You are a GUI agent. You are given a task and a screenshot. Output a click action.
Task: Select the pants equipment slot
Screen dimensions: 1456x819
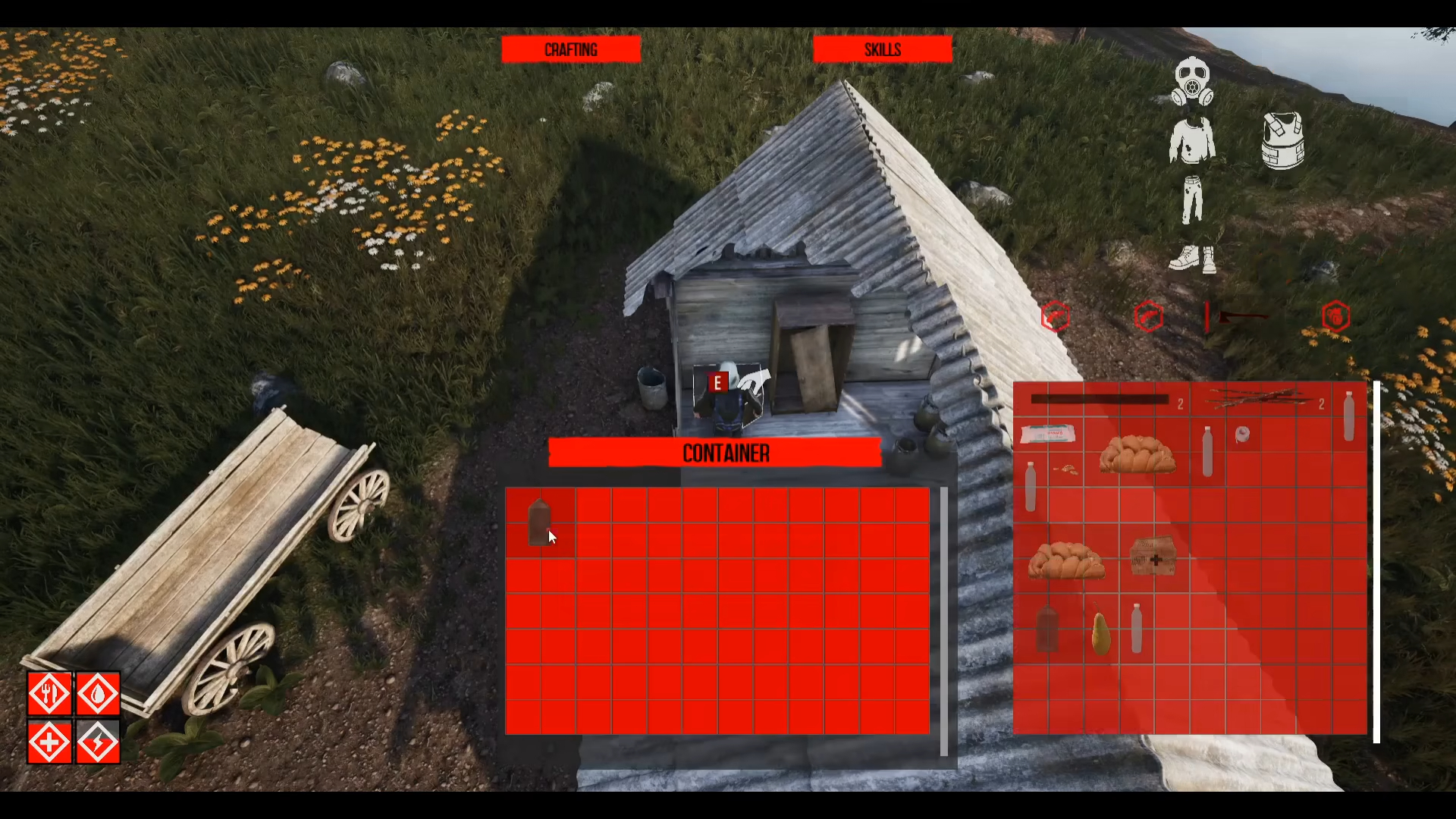click(1192, 200)
